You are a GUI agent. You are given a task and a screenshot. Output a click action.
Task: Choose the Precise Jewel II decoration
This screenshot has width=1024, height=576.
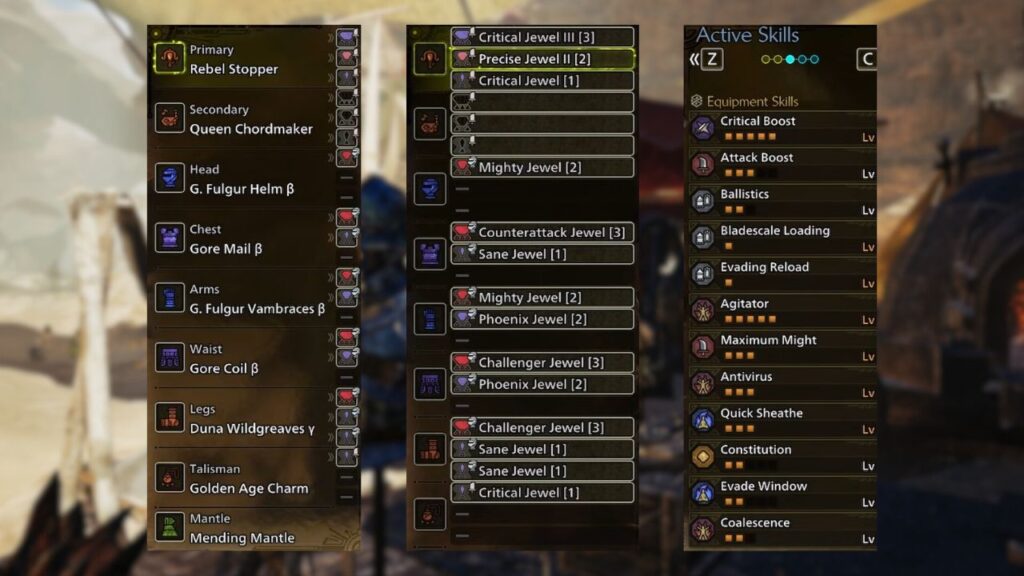[542, 59]
